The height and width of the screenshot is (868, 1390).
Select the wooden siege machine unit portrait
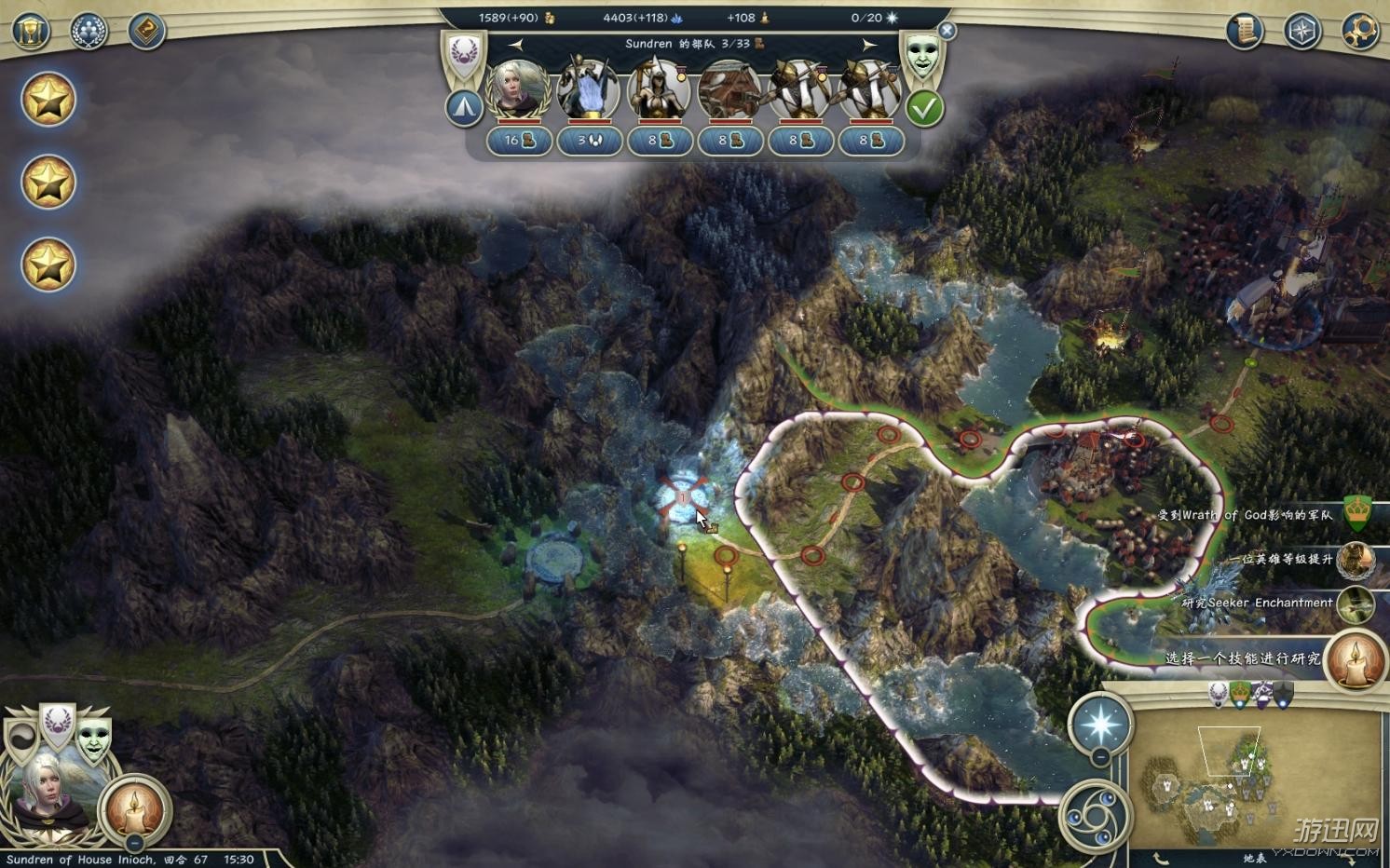tap(729, 90)
